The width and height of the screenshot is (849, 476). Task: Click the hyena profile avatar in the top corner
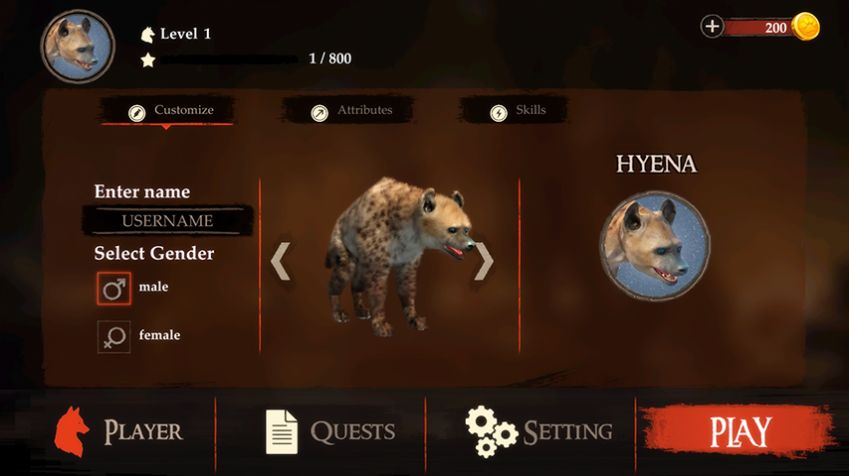tap(77, 46)
